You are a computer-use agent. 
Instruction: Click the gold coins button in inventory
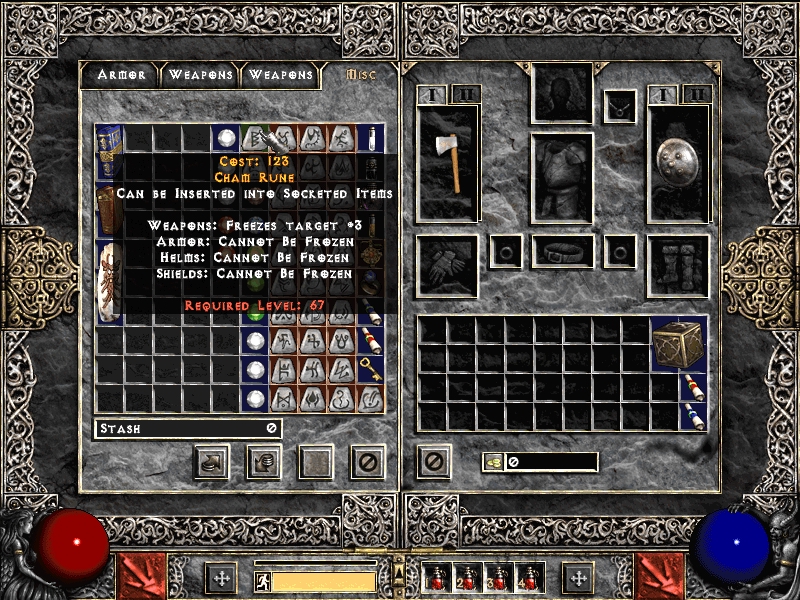[x=493, y=462]
